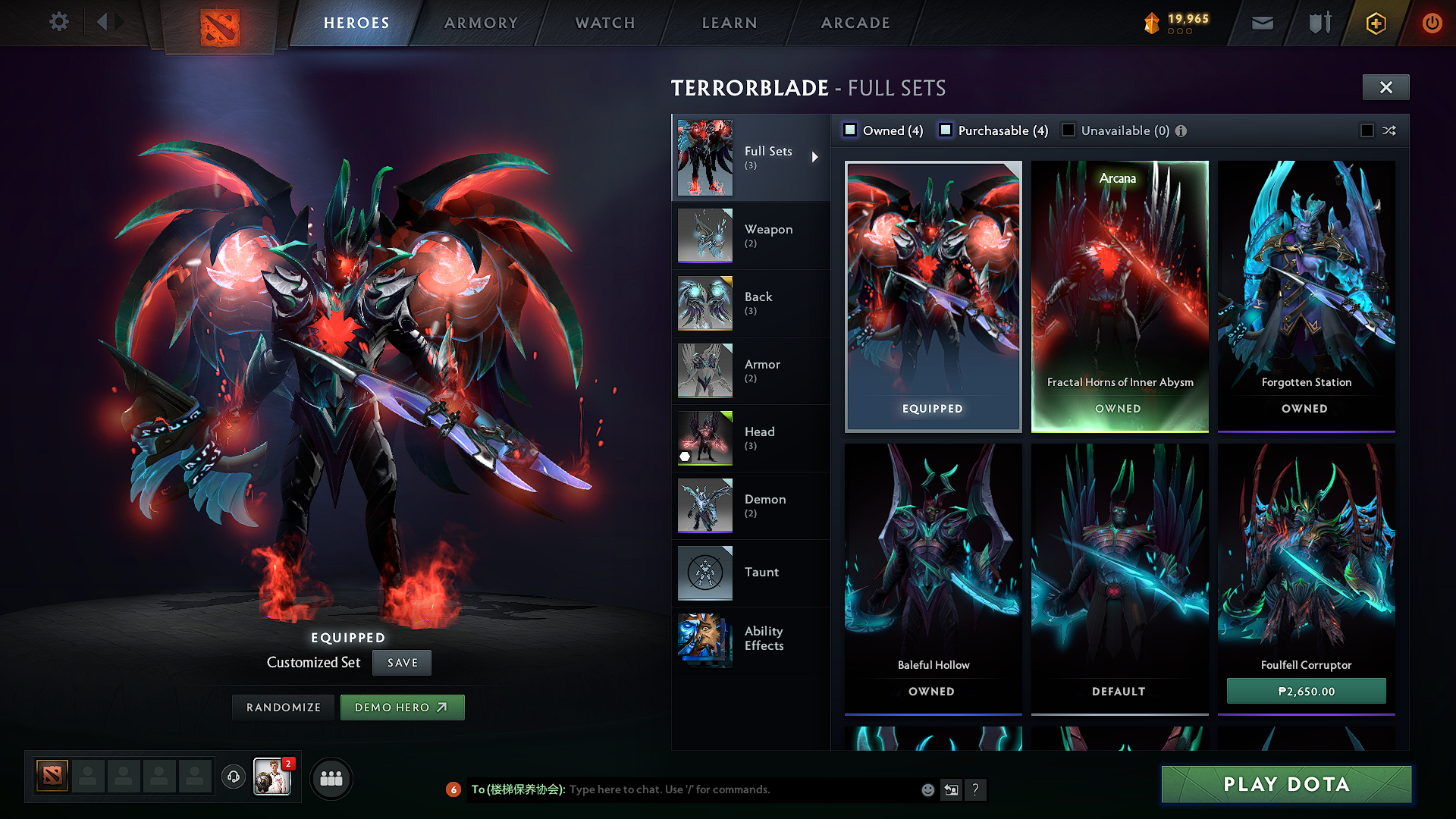Choose the Back item category
The image size is (1456, 819).
(x=750, y=303)
